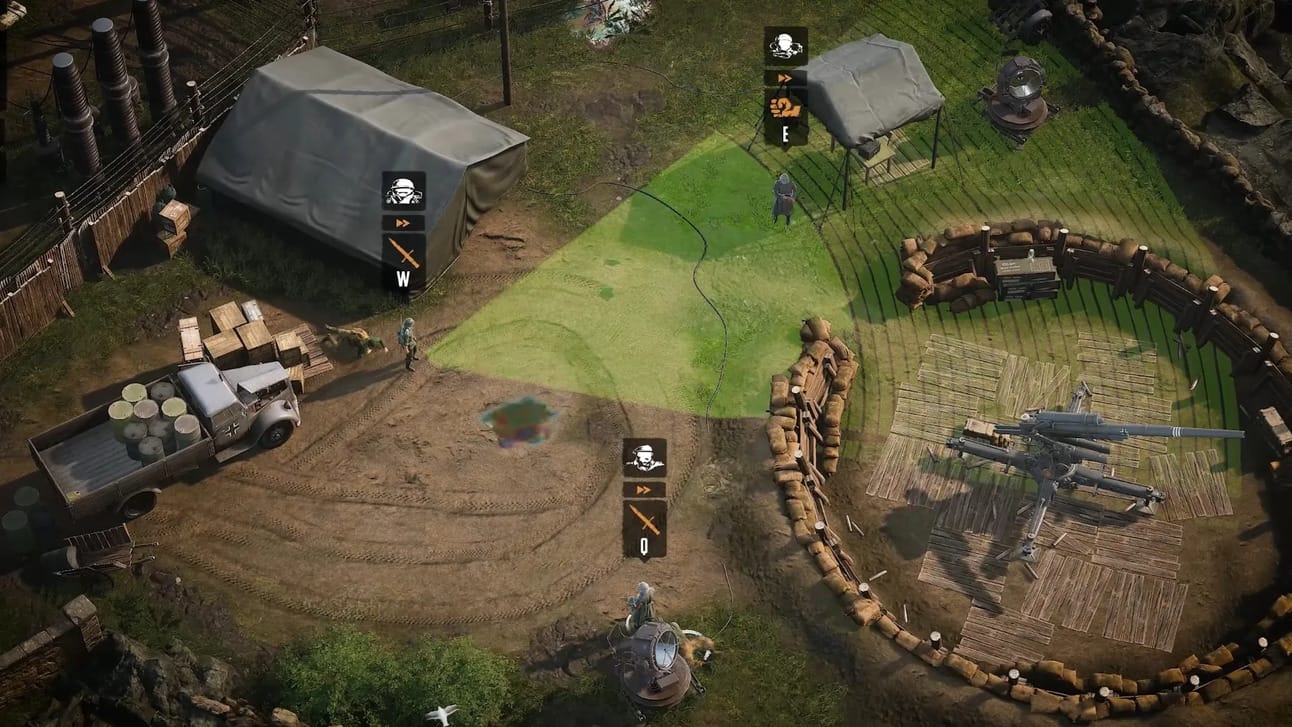The height and width of the screenshot is (727, 1292).
Task: Select the beret commando portrait above Q knife
Action: 644,457
